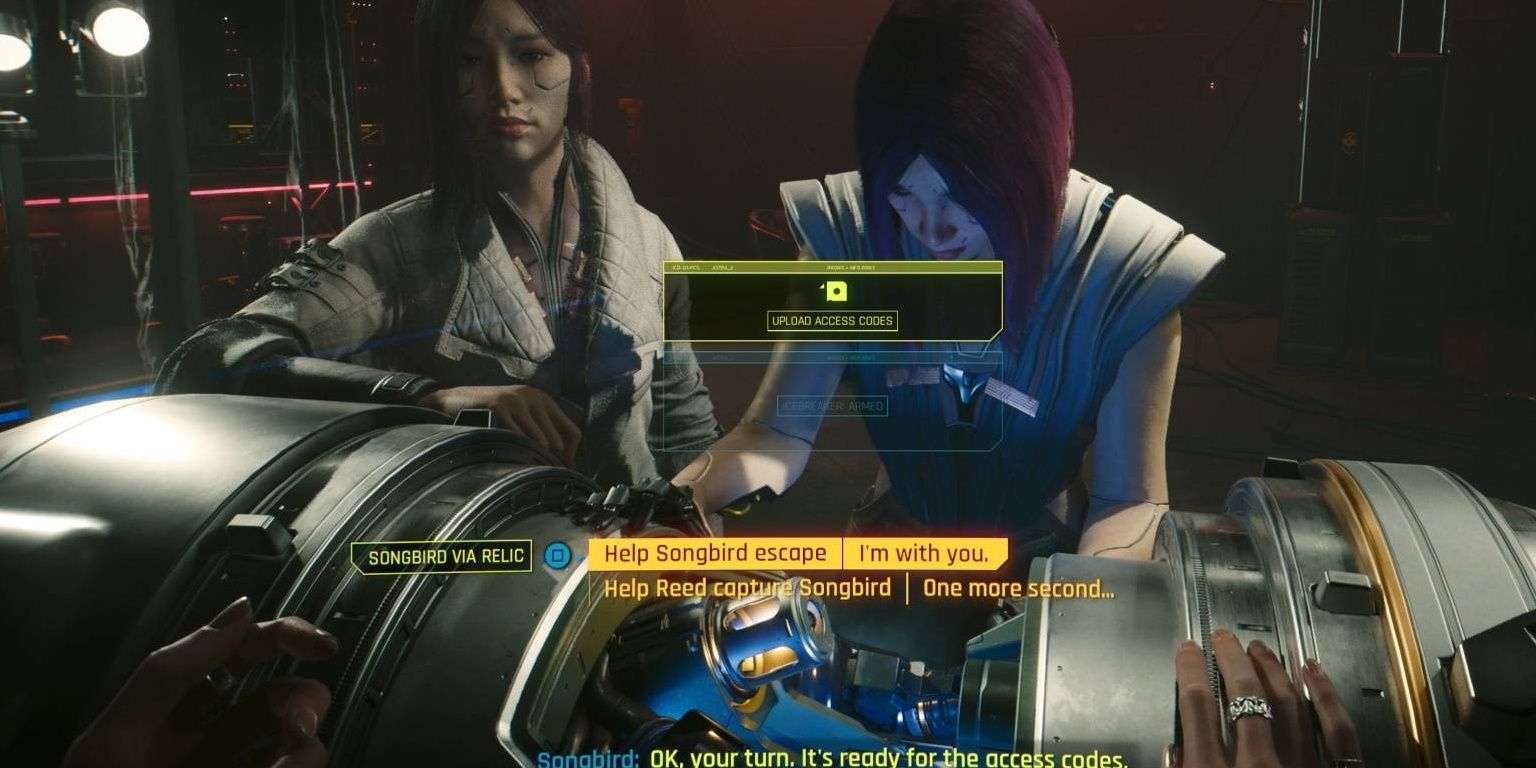Click the small triangle beside the shard icon
The width and height of the screenshot is (1536, 768).
(822, 287)
